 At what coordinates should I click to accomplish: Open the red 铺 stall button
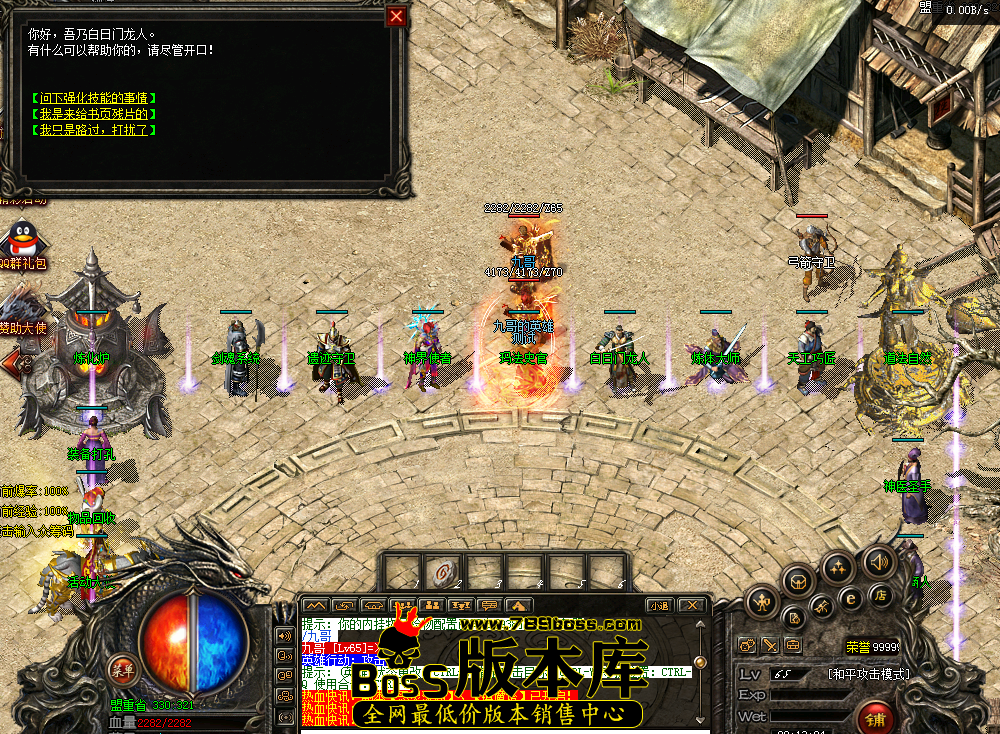click(875, 719)
